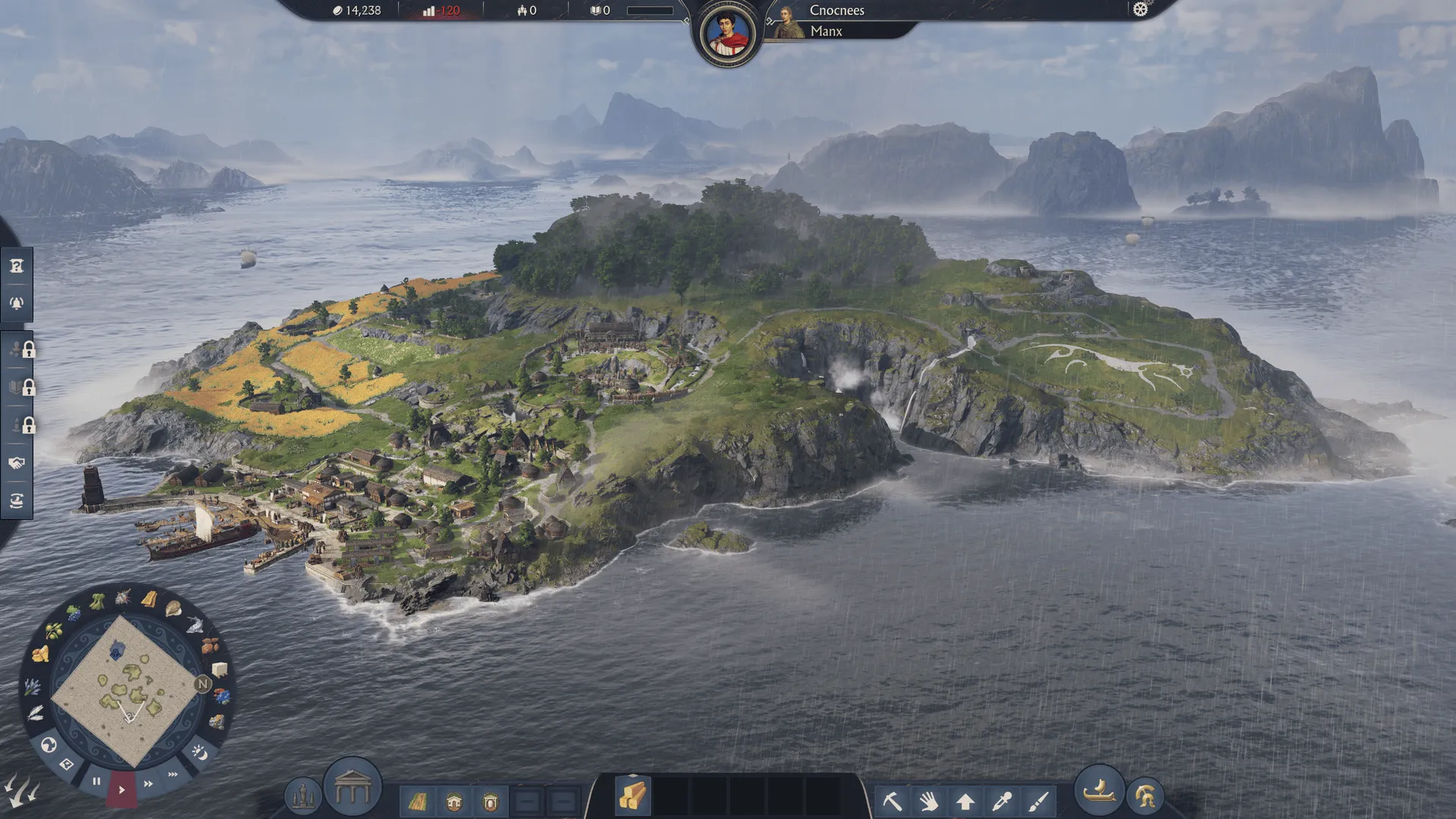Toggle day and night mode on minimap
This screenshot has height=819, width=1456.
coord(200,751)
